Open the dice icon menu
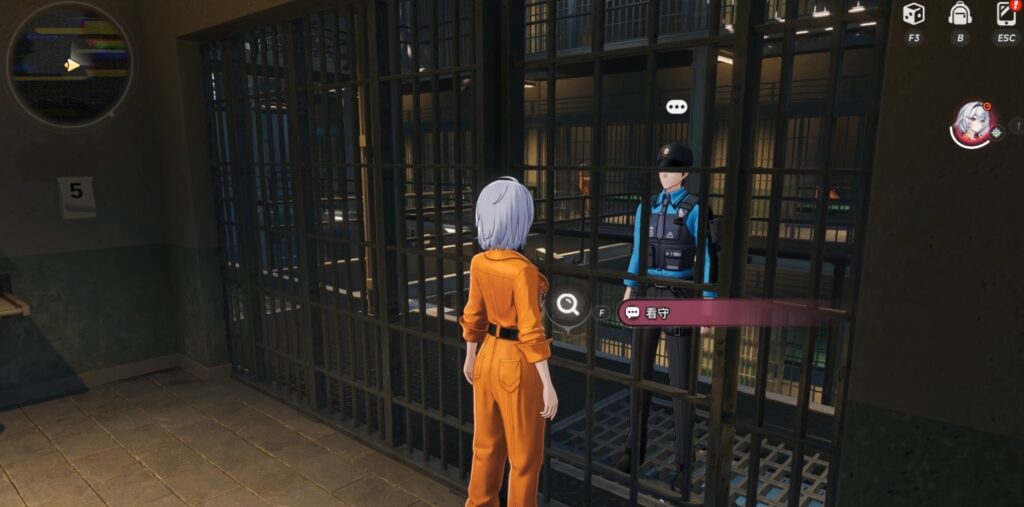The width and height of the screenshot is (1024, 507). [x=913, y=14]
